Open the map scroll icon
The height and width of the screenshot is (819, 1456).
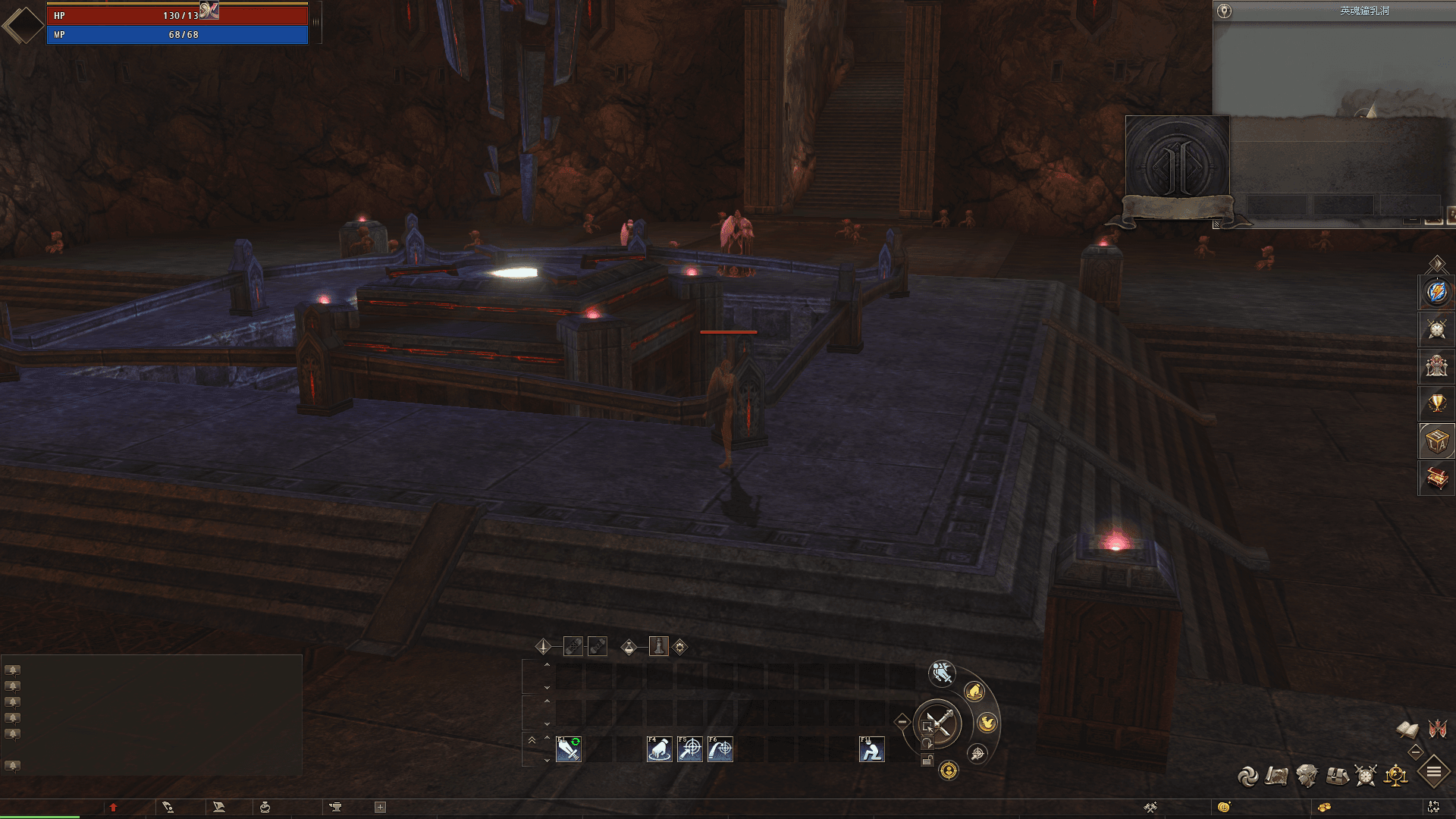click(x=1276, y=776)
